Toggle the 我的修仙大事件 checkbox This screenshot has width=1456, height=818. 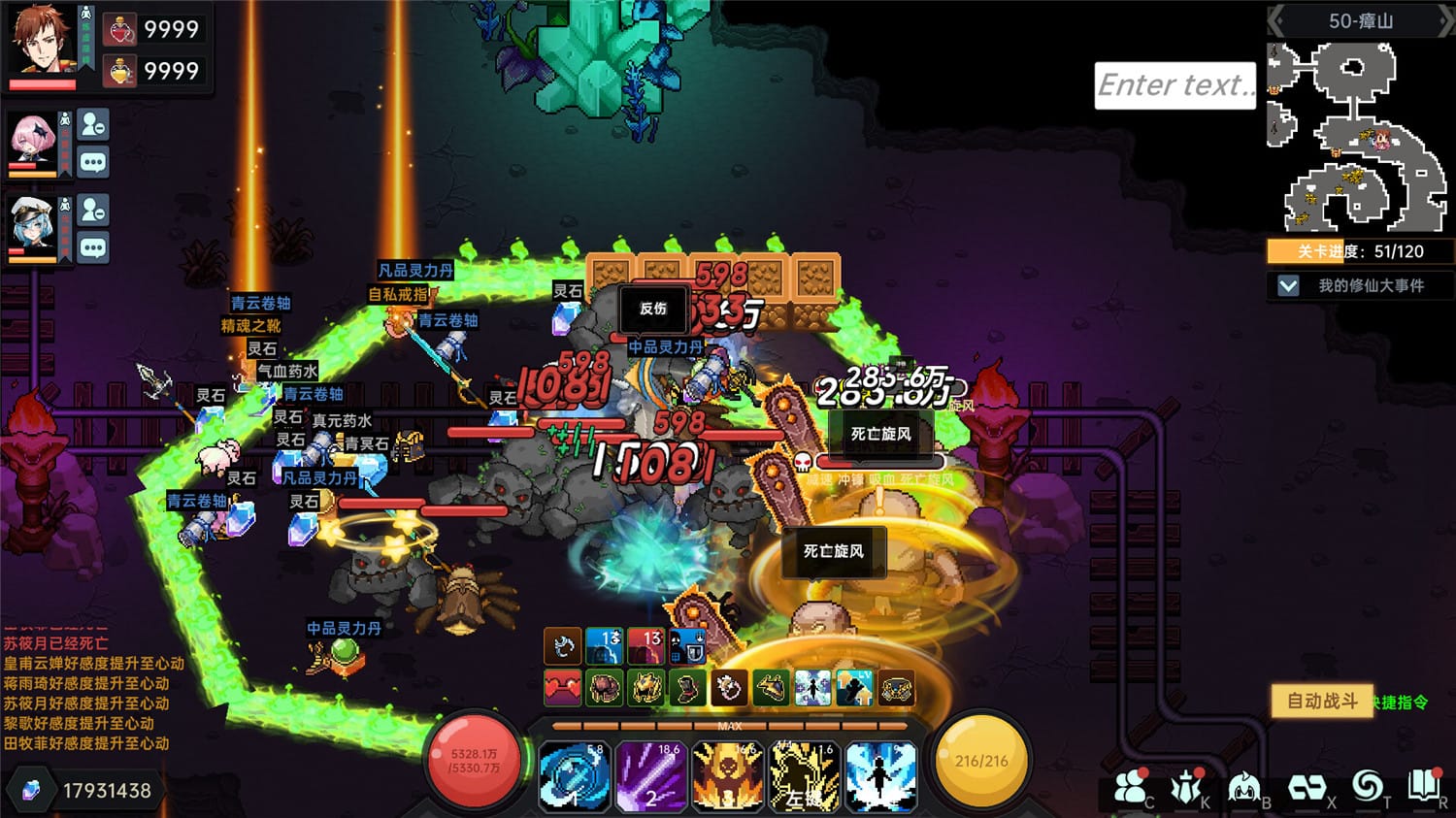point(1288,285)
